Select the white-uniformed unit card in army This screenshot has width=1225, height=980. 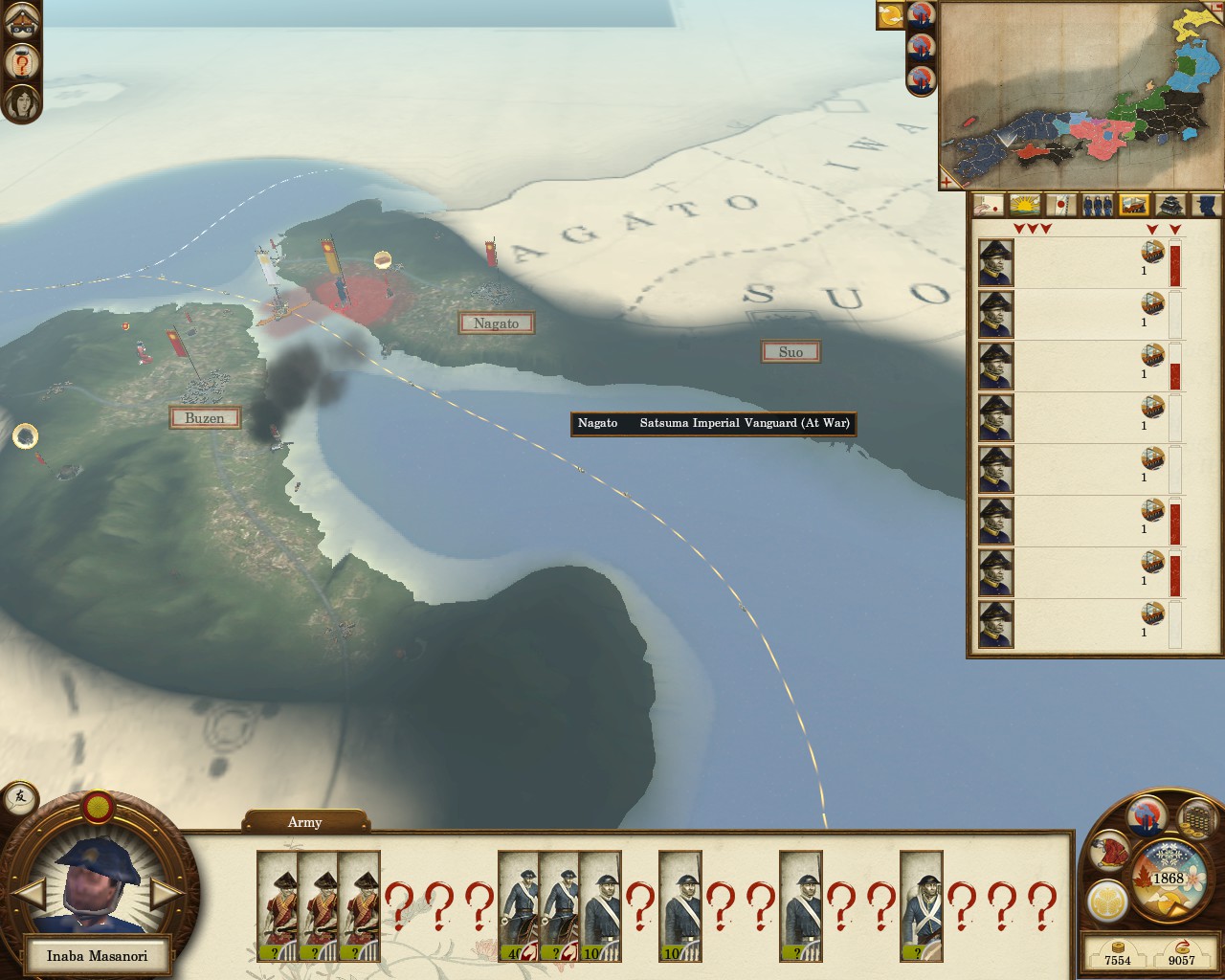(921, 905)
